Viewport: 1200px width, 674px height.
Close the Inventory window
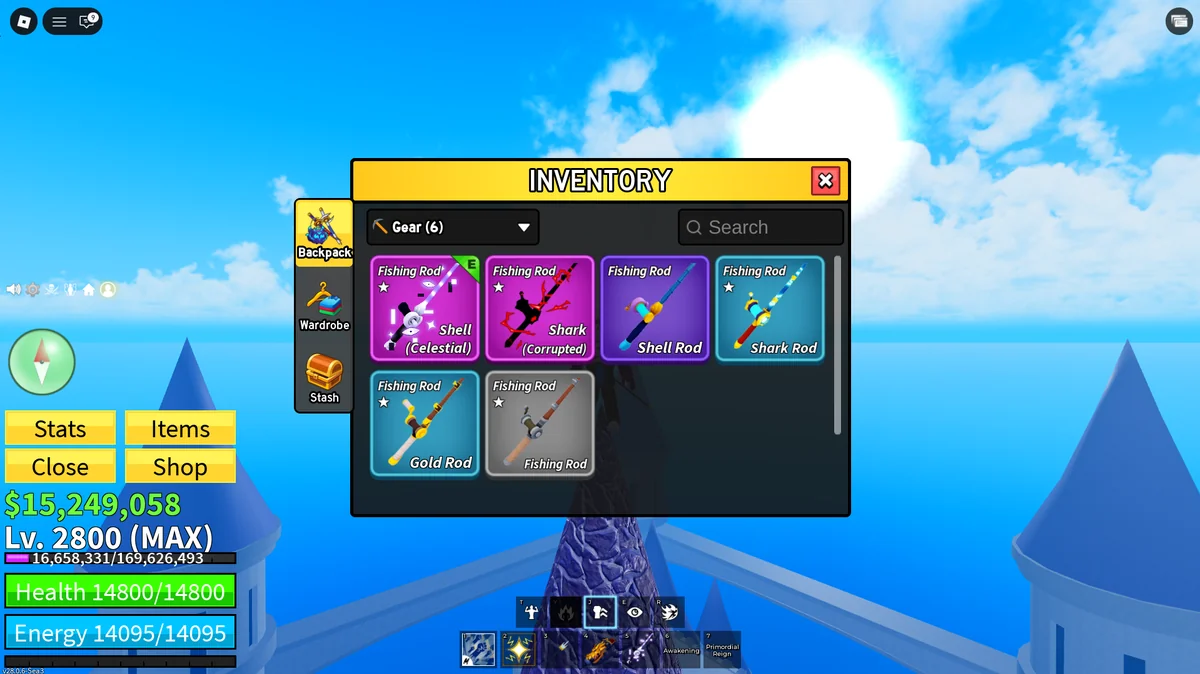coord(825,181)
